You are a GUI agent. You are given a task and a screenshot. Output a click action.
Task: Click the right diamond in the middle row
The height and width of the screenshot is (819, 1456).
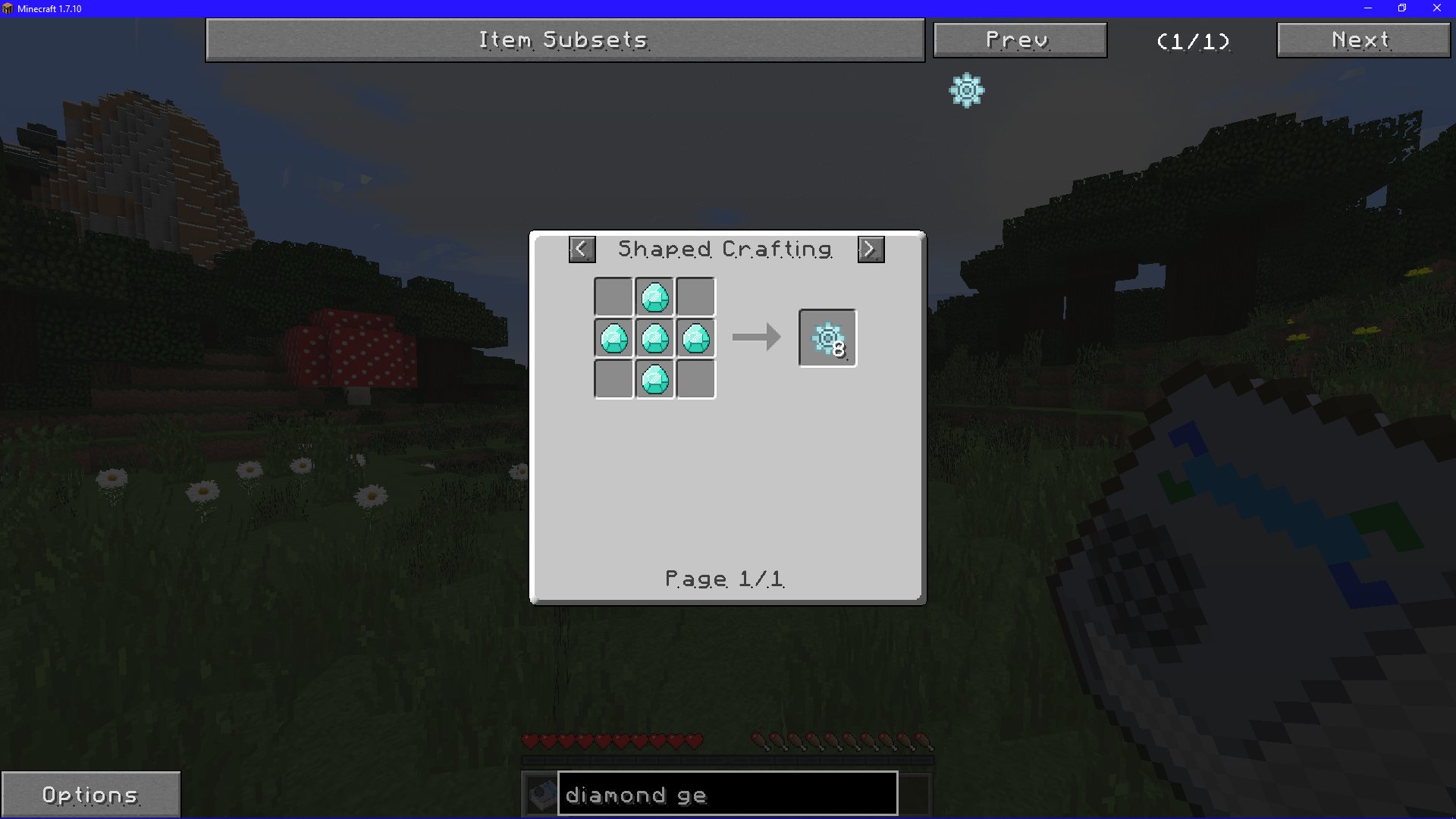[696, 338]
